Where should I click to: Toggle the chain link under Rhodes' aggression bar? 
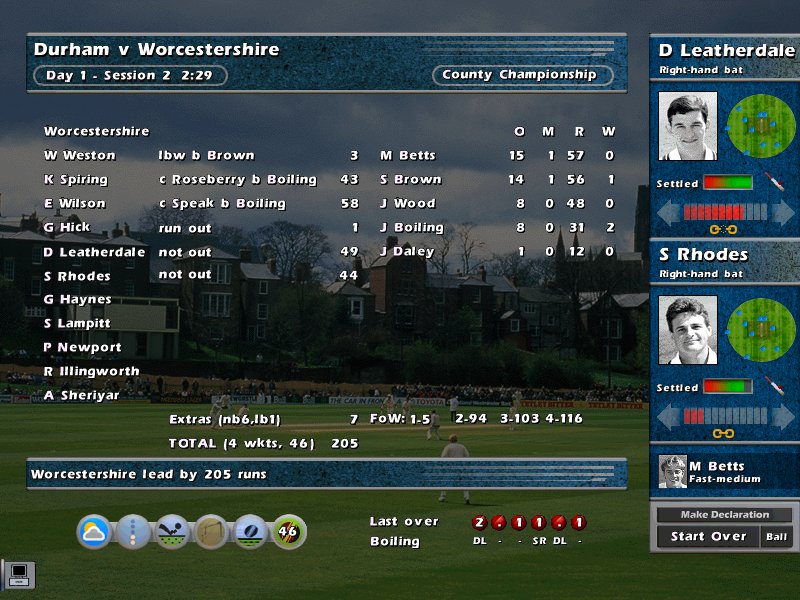[723, 433]
